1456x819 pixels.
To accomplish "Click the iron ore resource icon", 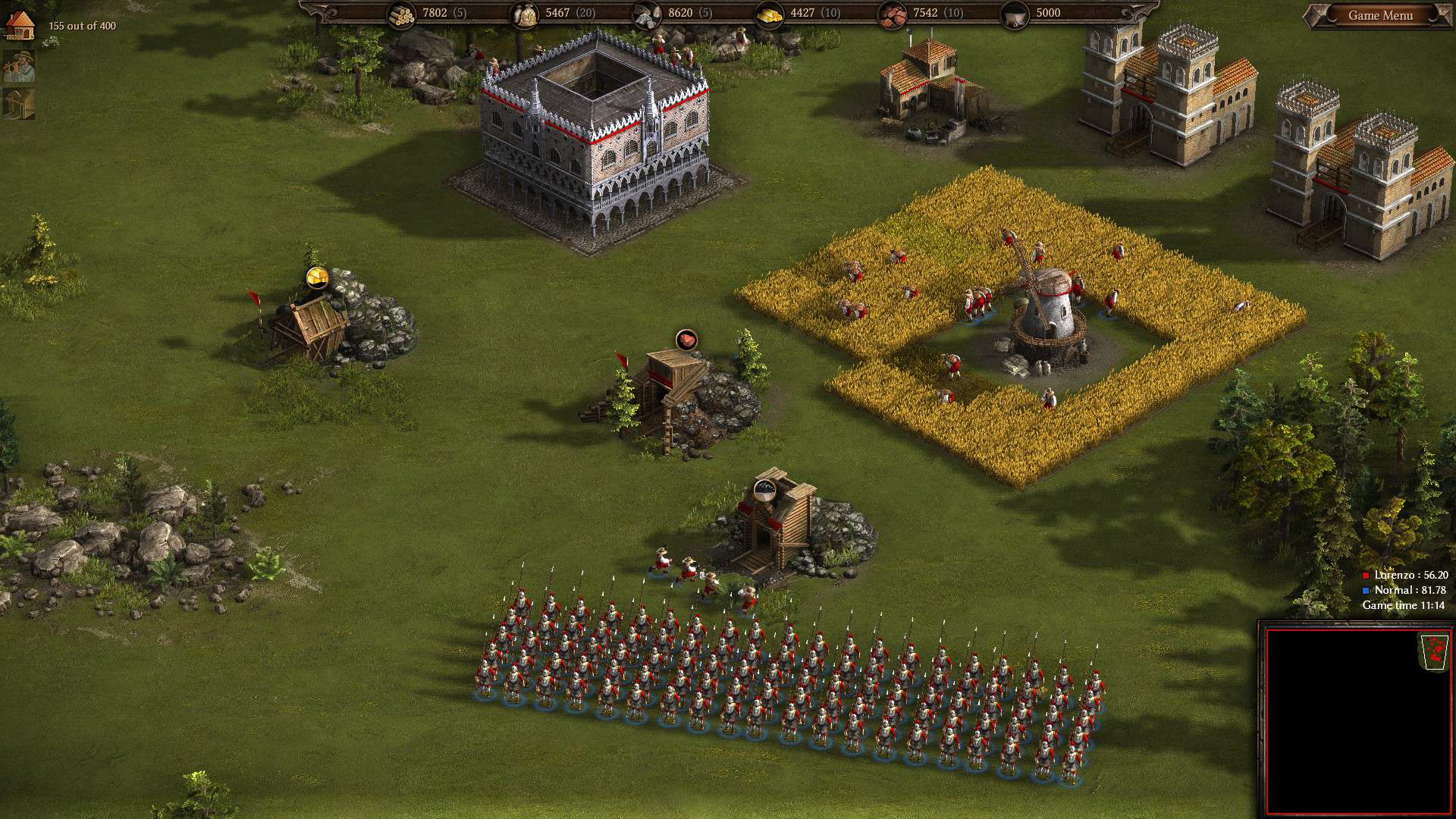I will pyautogui.click(x=893, y=14).
